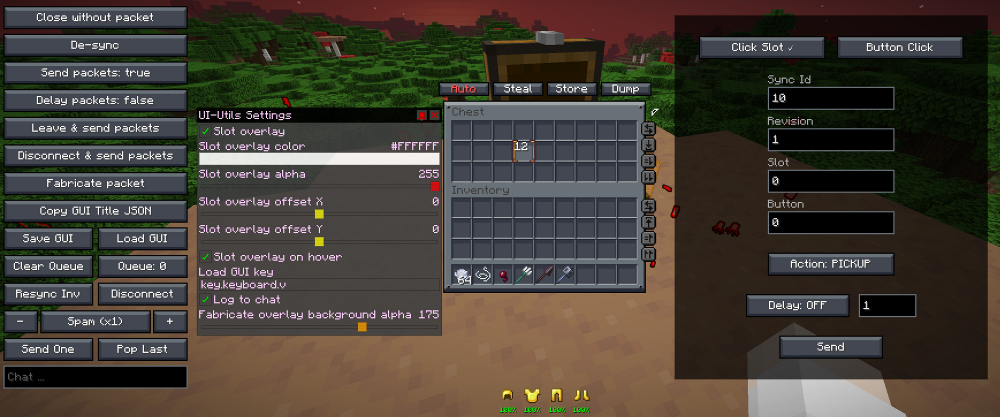This screenshot has height=417, width=1000.
Task: Change the Action: PICKUP option
Action: tap(830, 264)
